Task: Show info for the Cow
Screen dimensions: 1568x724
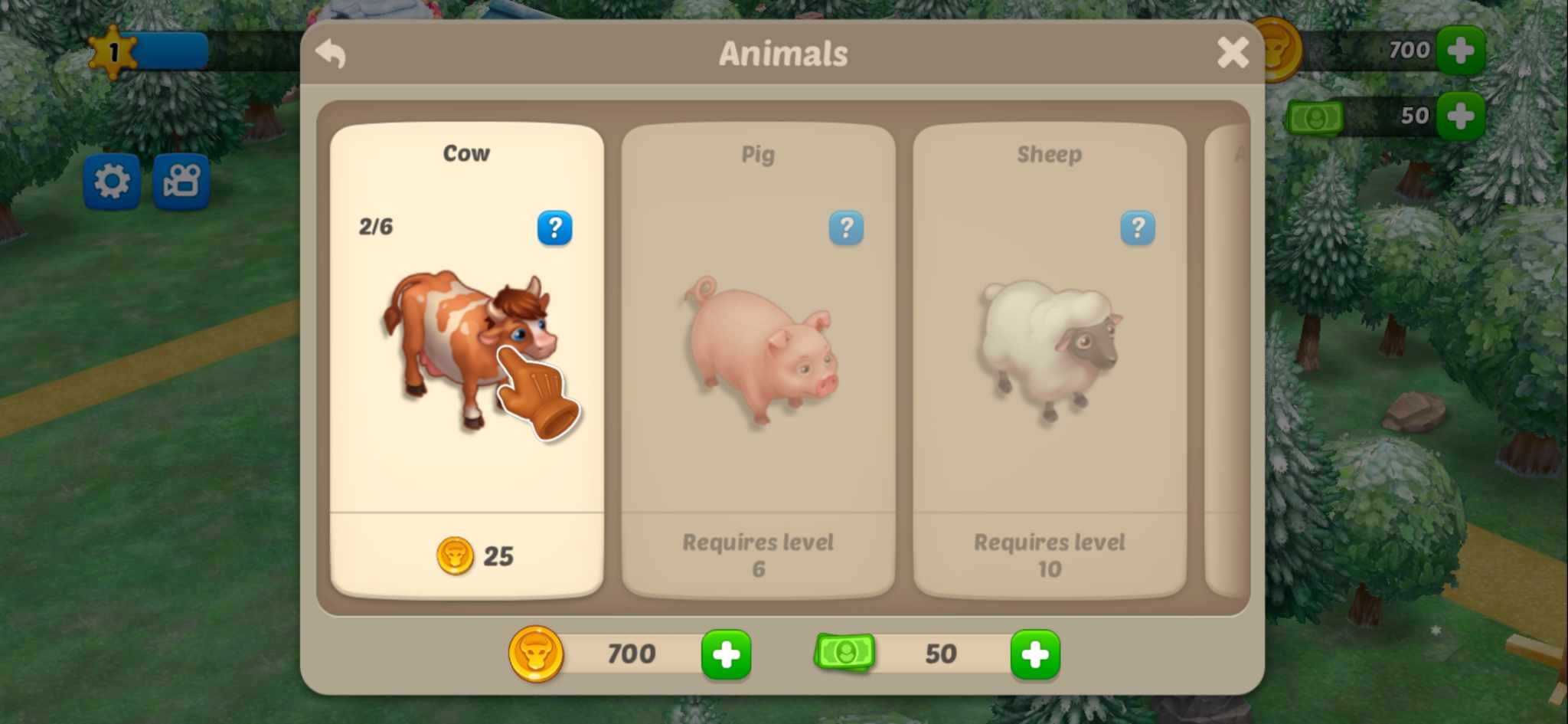Action: click(554, 228)
